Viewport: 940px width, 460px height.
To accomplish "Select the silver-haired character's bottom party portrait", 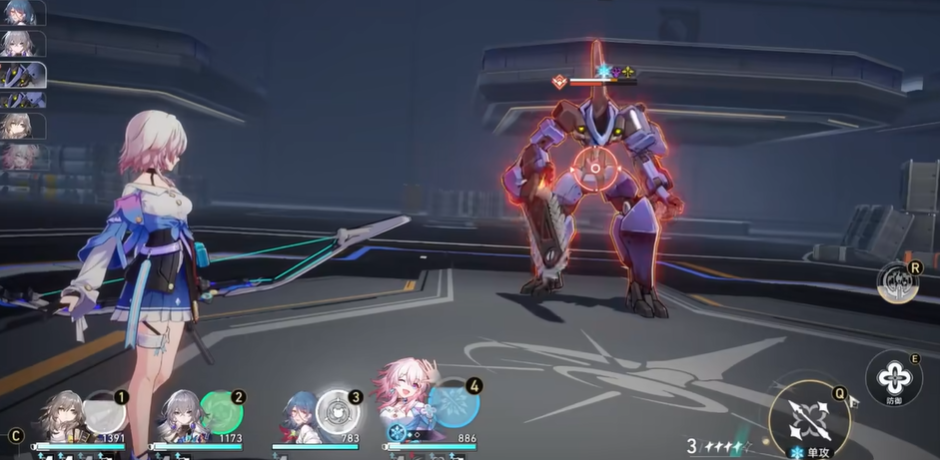I will tap(180, 417).
